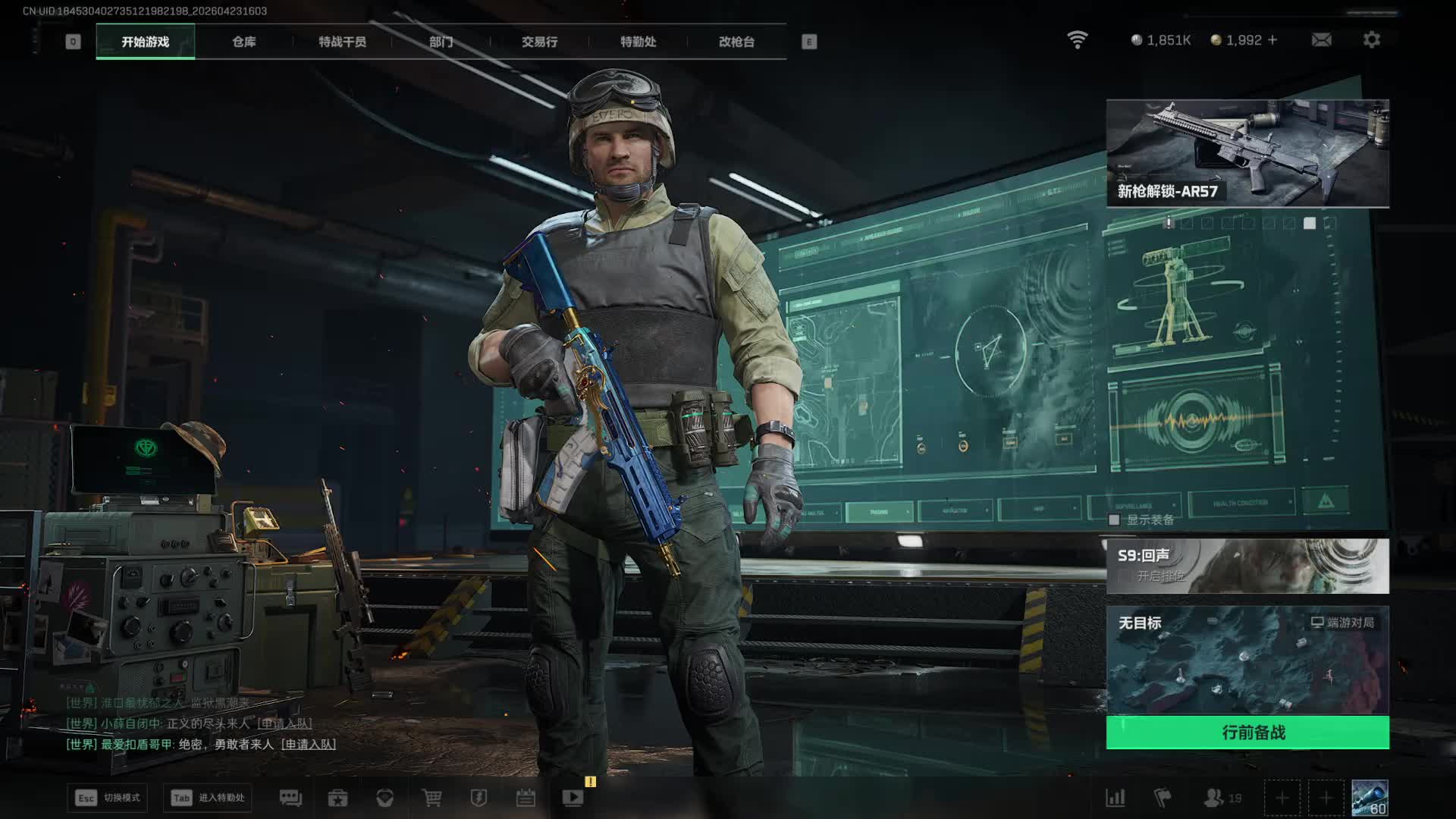Go to the 交易行 auction house tab

(x=539, y=42)
